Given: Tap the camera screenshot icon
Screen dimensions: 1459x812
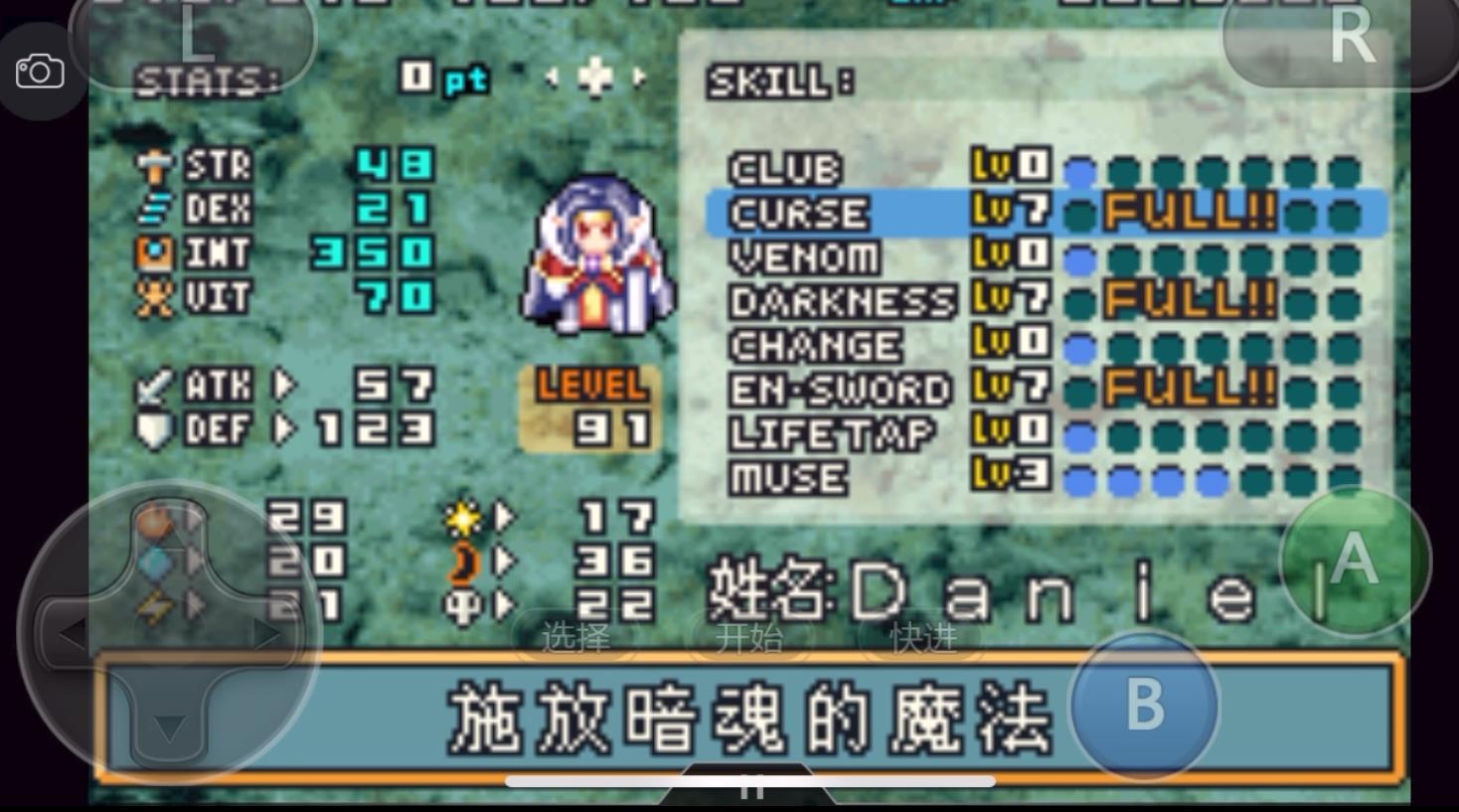Looking at the screenshot, I should (41, 70).
